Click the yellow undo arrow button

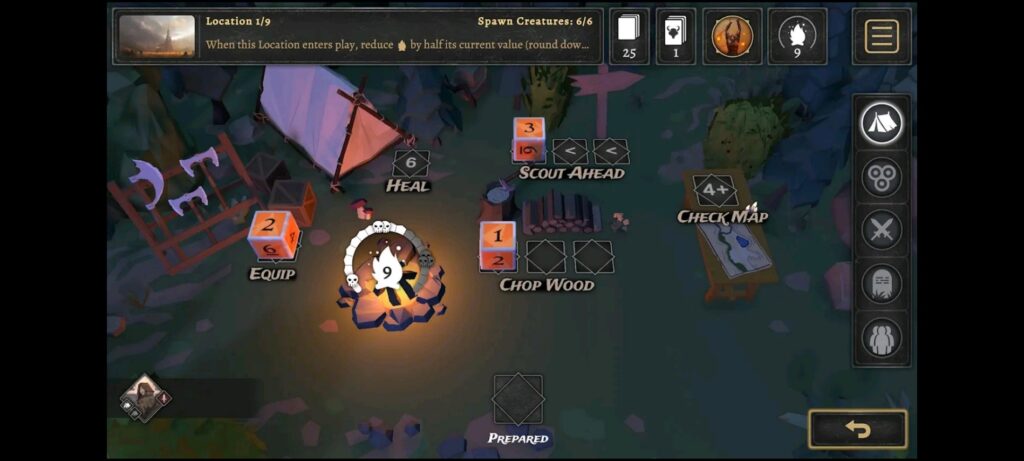857,429
